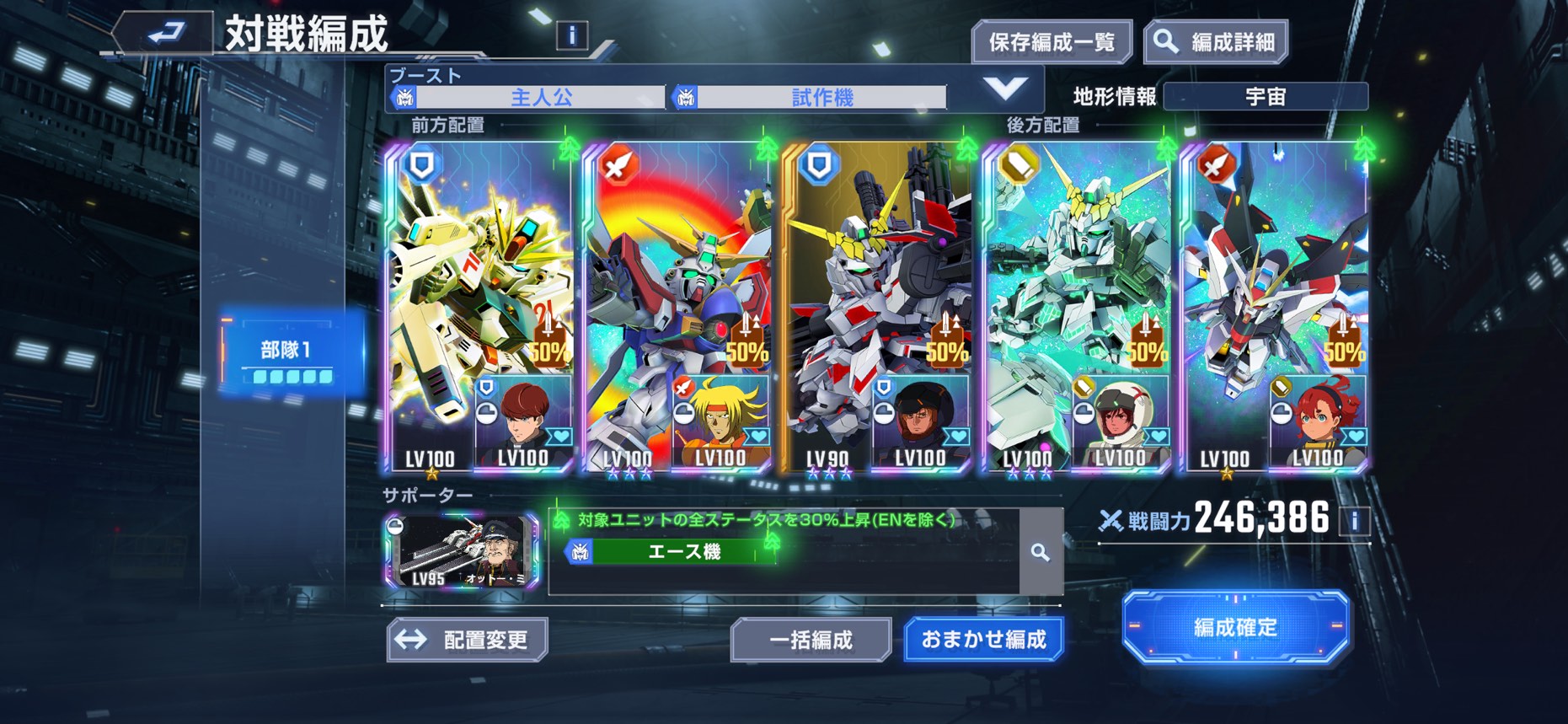Click the 配置変更 position change button
Screen dimensions: 1568x724
[468, 640]
